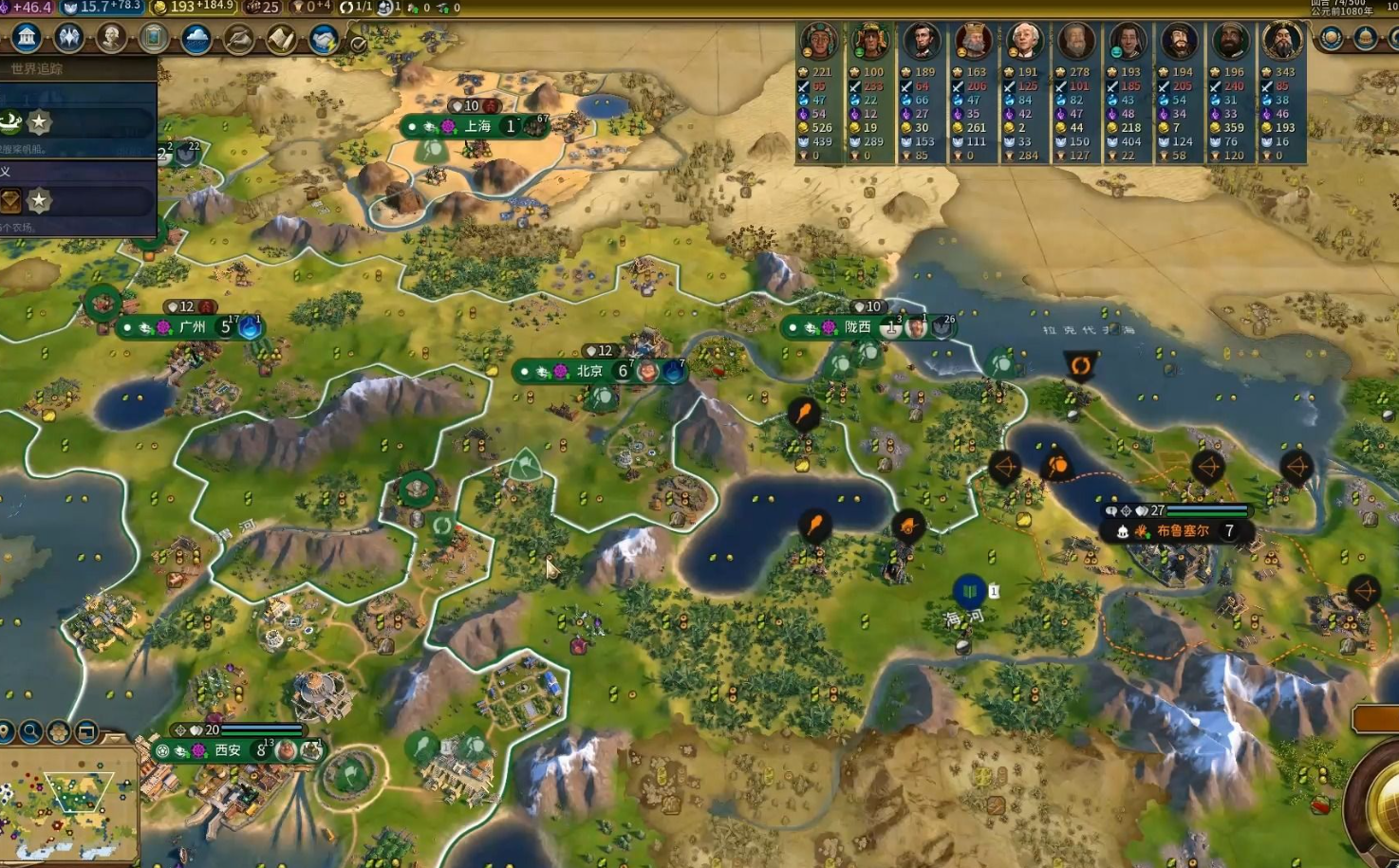Open the Beijing (北京) city banner
Viewport: 1399px width, 868px height.
(588, 371)
